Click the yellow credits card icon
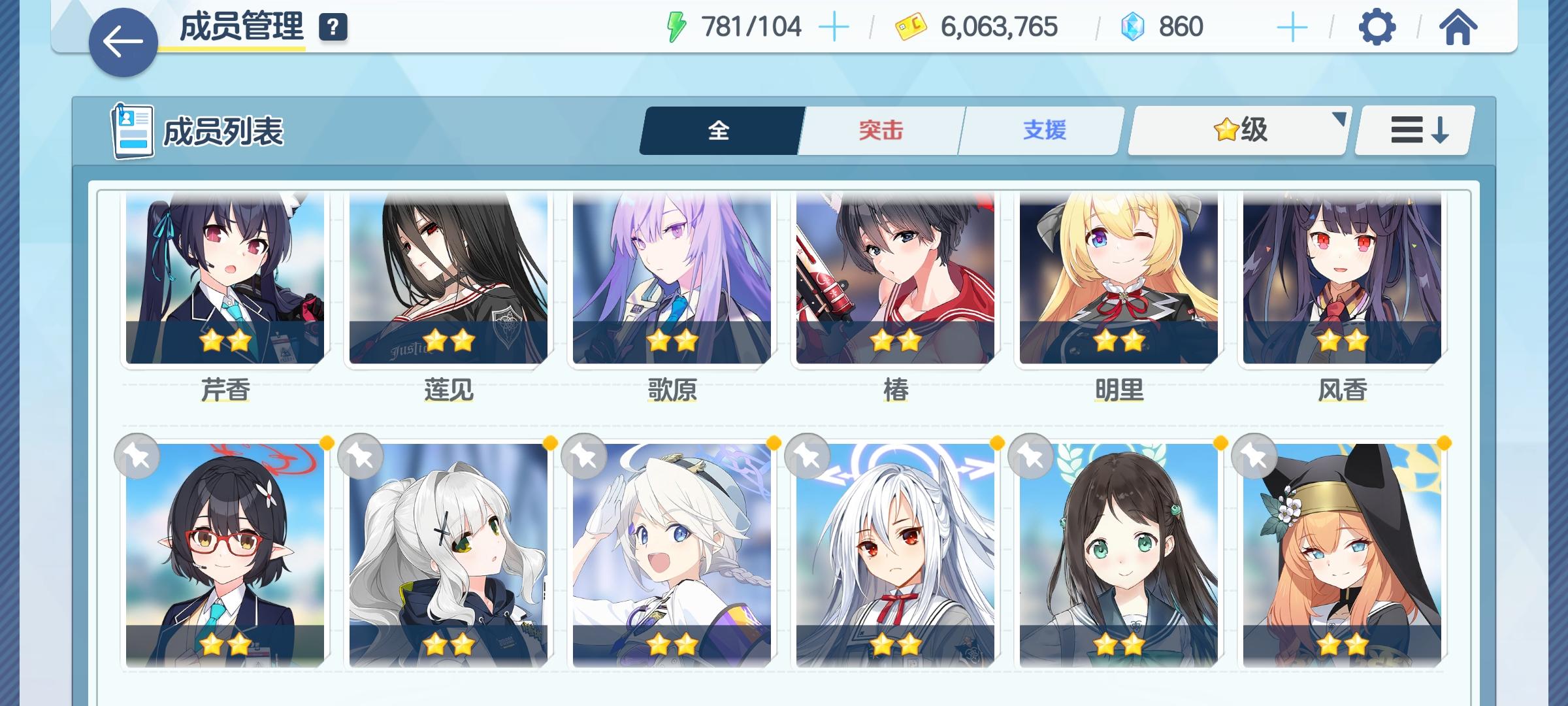The width and height of the screenshot is (1568, 706). tap(908, 27)
